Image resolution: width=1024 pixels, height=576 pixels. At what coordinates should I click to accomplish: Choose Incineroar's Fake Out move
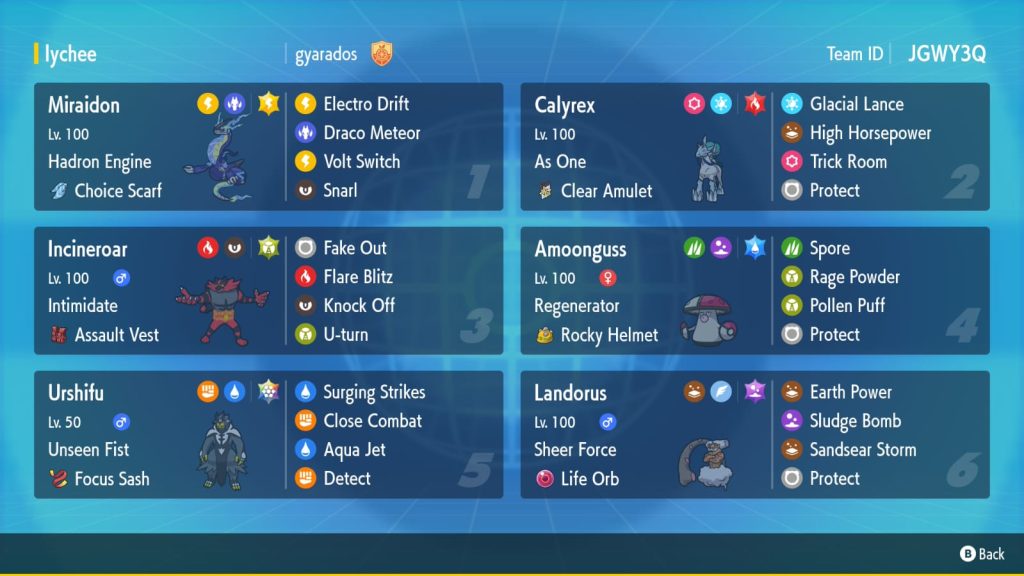pyautogui.click(x=354, y=248)
